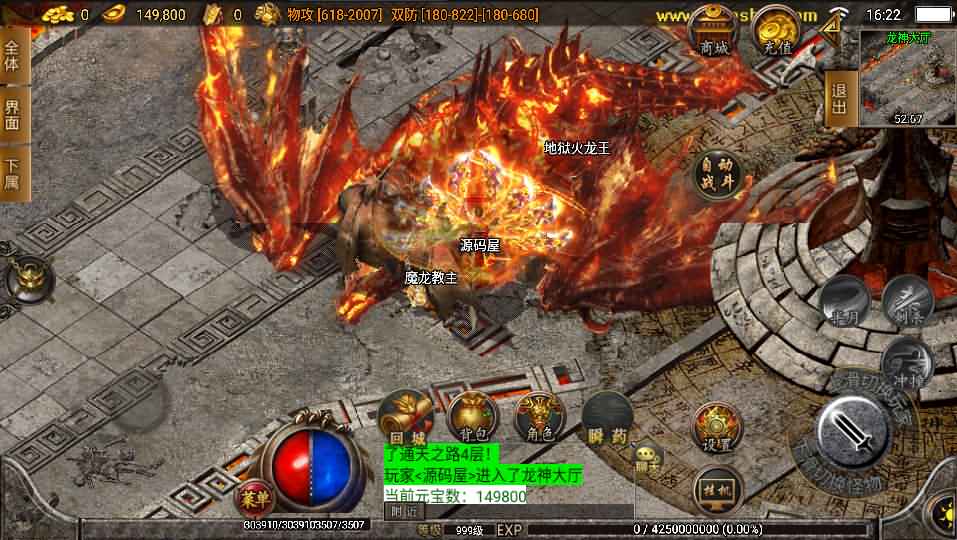
Task: Activate the 刺杀 assassinate skill
Action: click(x=907, y=300)
